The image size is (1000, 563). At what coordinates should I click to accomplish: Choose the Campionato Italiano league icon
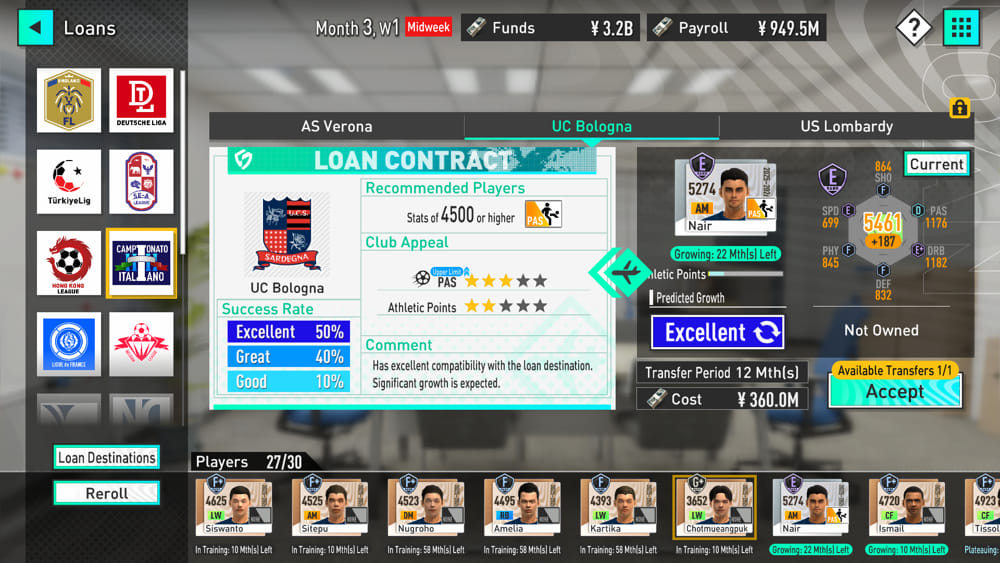[141, 263]
